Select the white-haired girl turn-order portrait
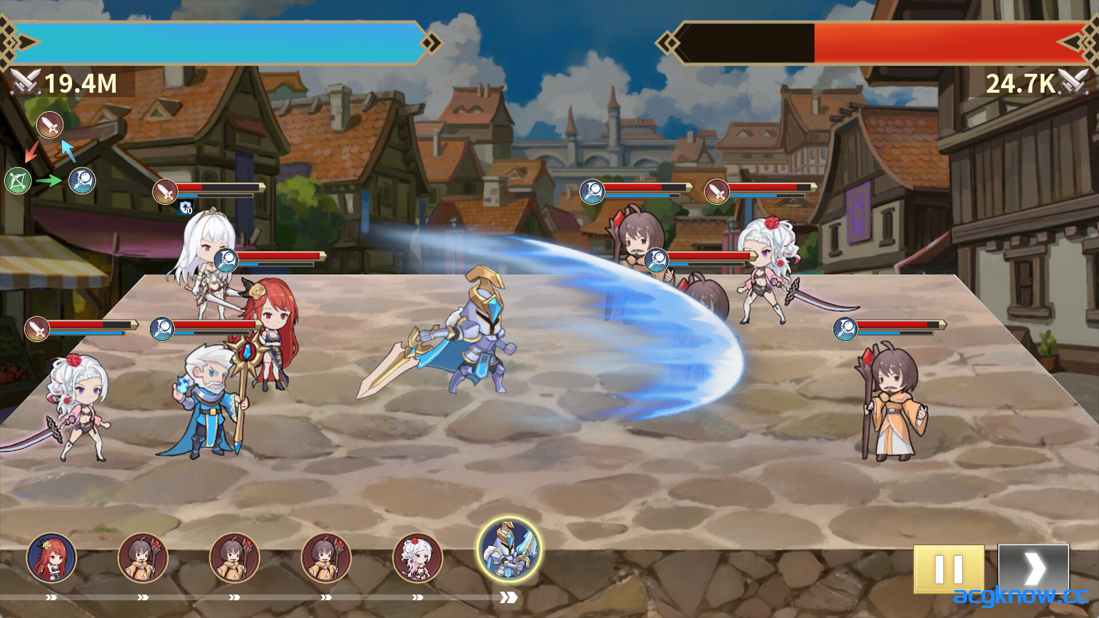The image size is (1099, 618). [x=417, y=558]
